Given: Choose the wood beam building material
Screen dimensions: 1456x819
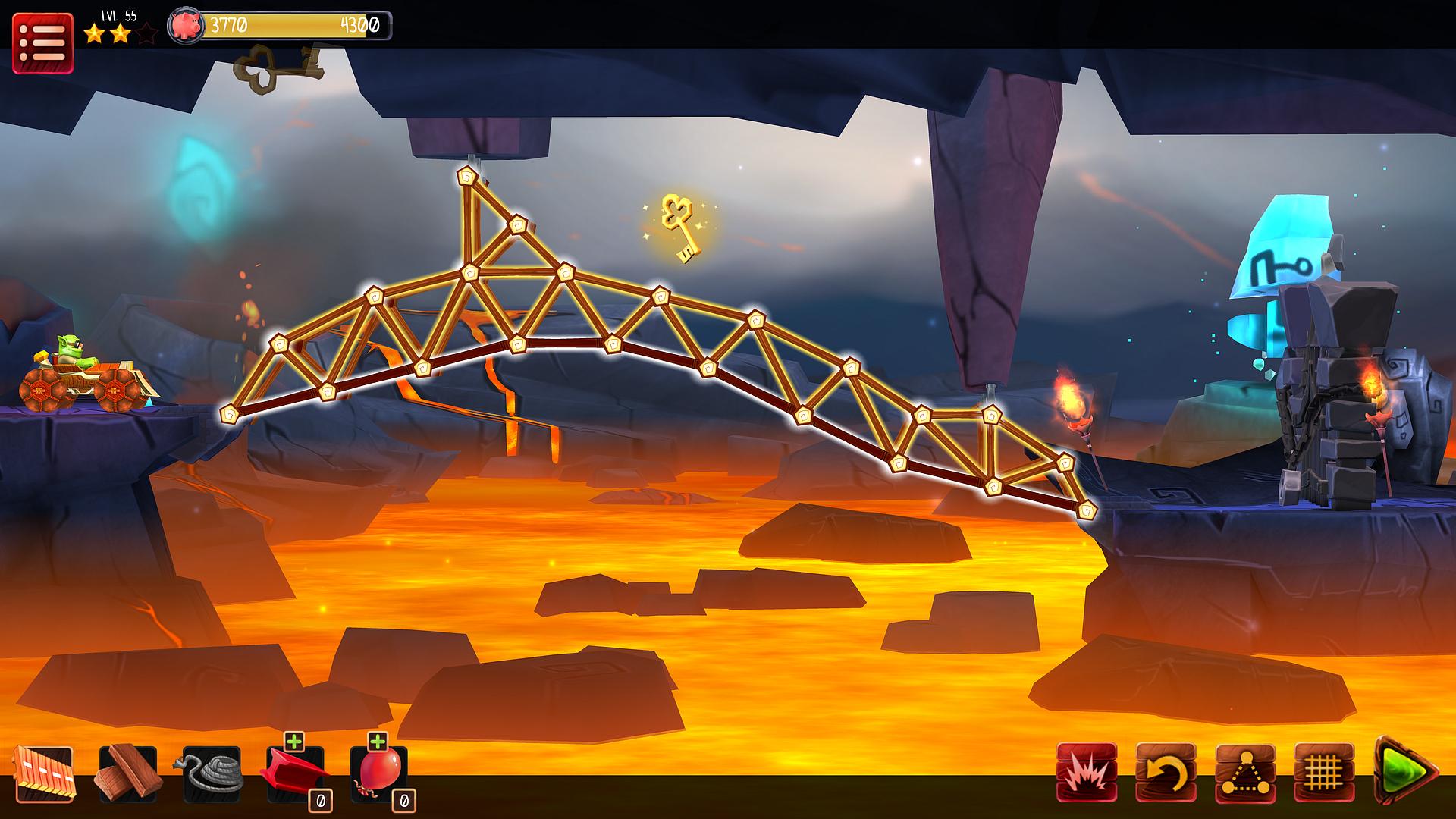Looking at the screenshot, I should [x=128, y=773].
